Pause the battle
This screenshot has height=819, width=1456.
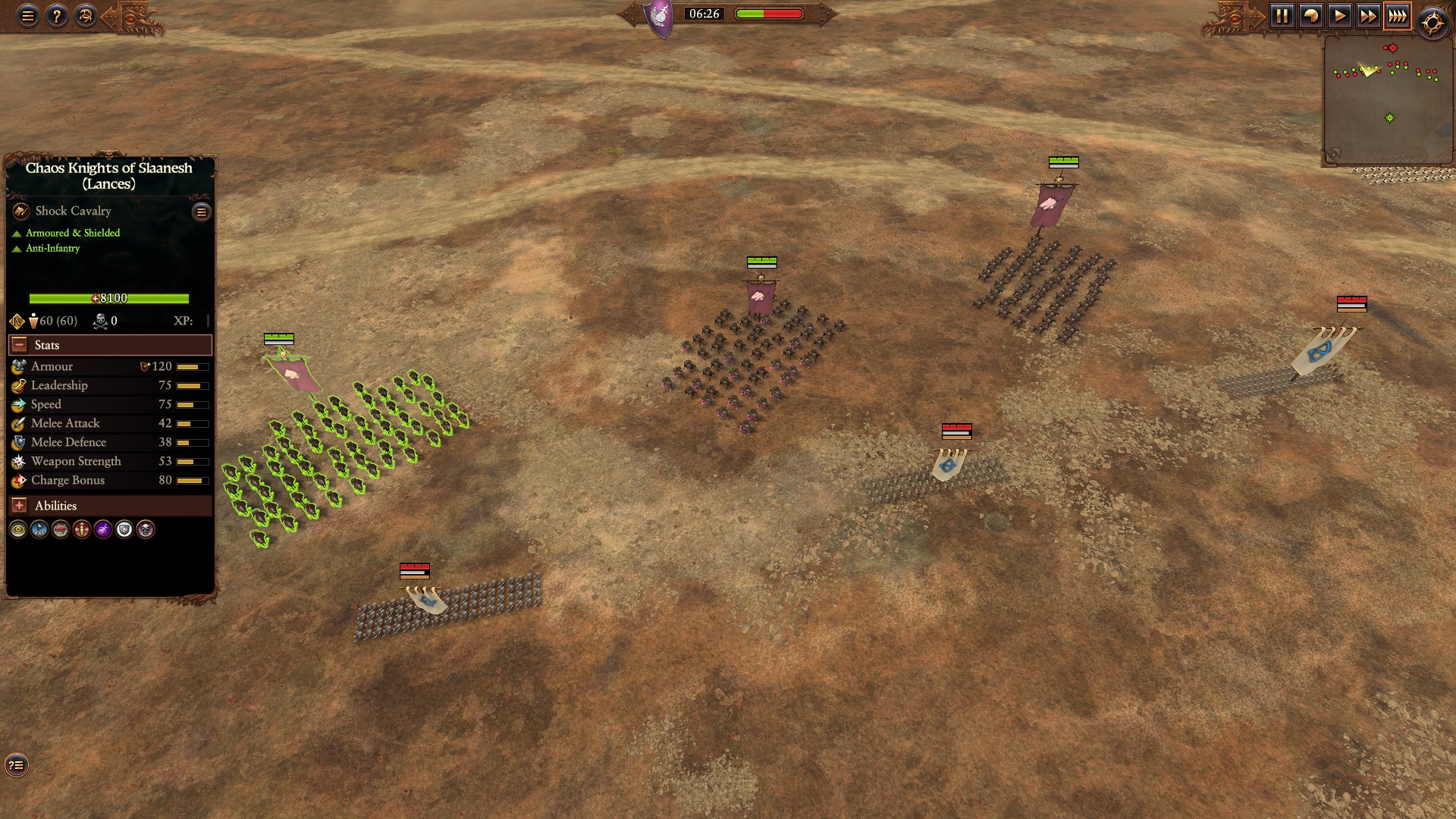click(1282, 16)
